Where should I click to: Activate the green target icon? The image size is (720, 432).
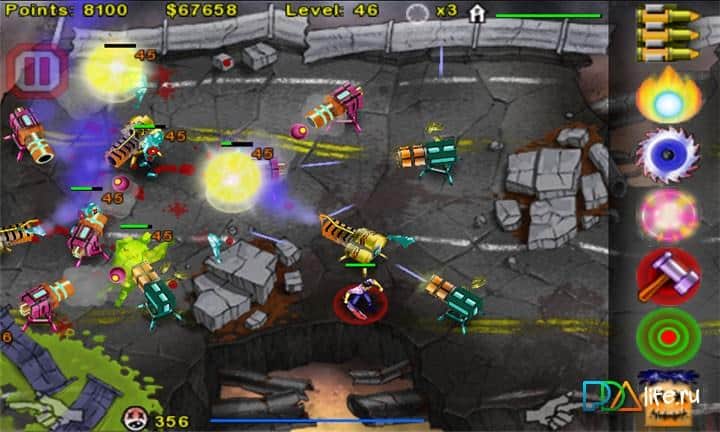click(668, 334)
